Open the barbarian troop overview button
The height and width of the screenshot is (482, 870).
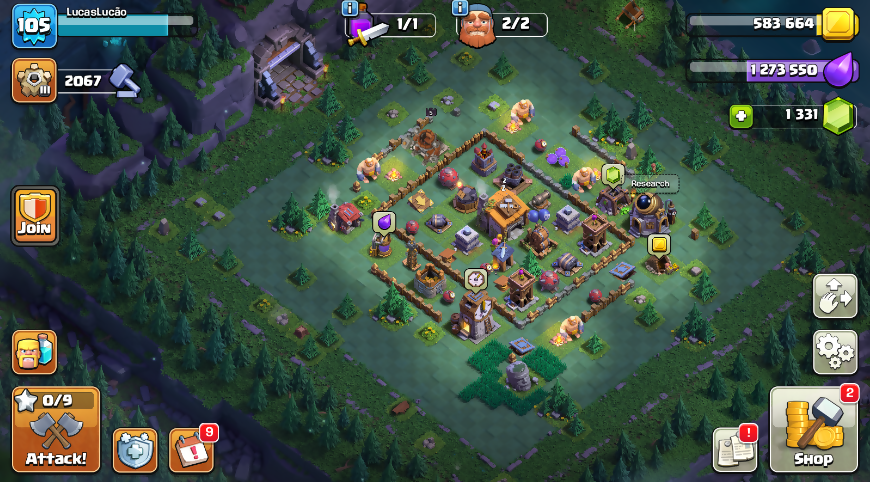tap(34, 352)
